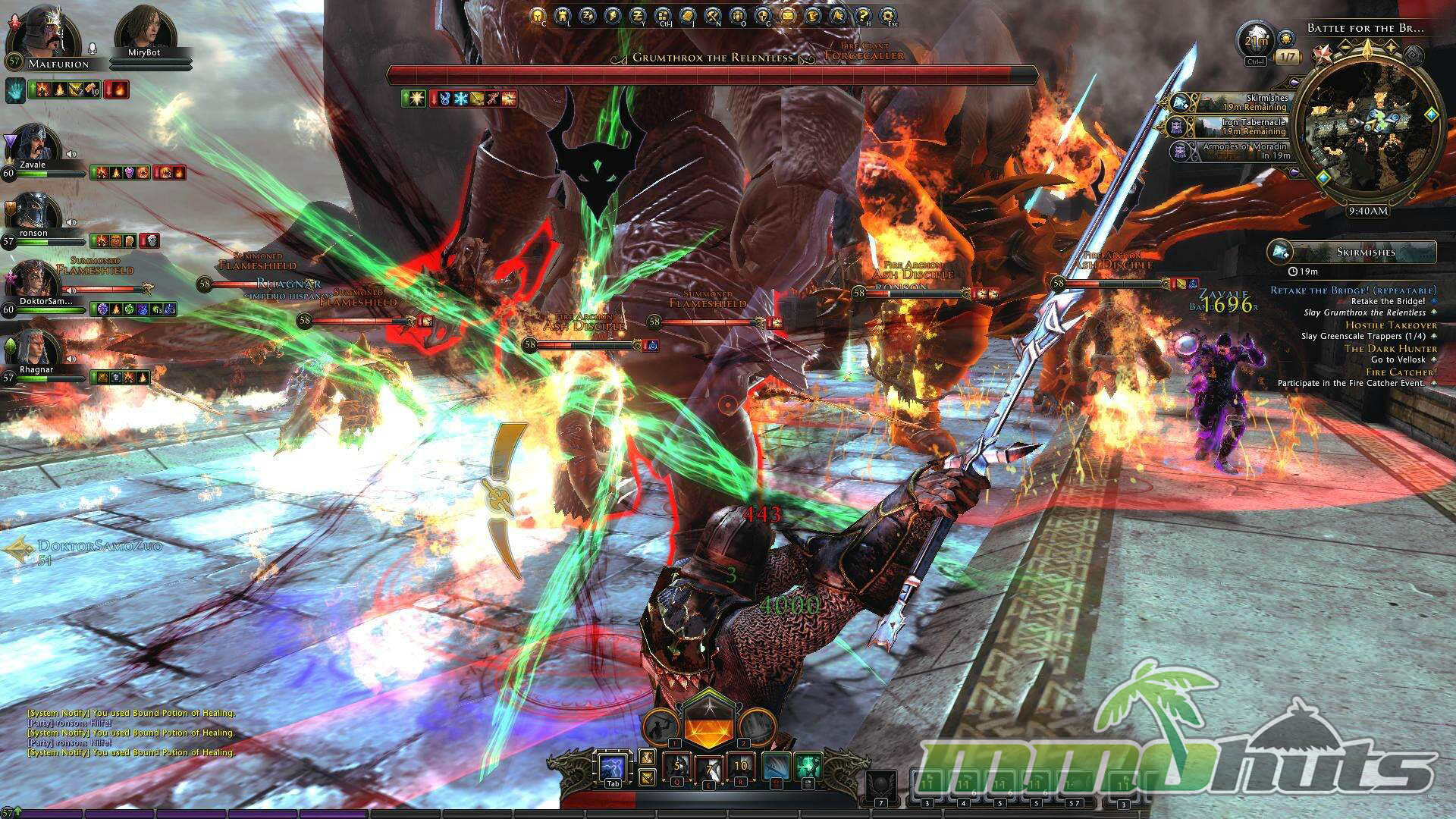Open the professions crossed-hammers icon
This screenshot has height=819, width=1456.
pos(713,16)
